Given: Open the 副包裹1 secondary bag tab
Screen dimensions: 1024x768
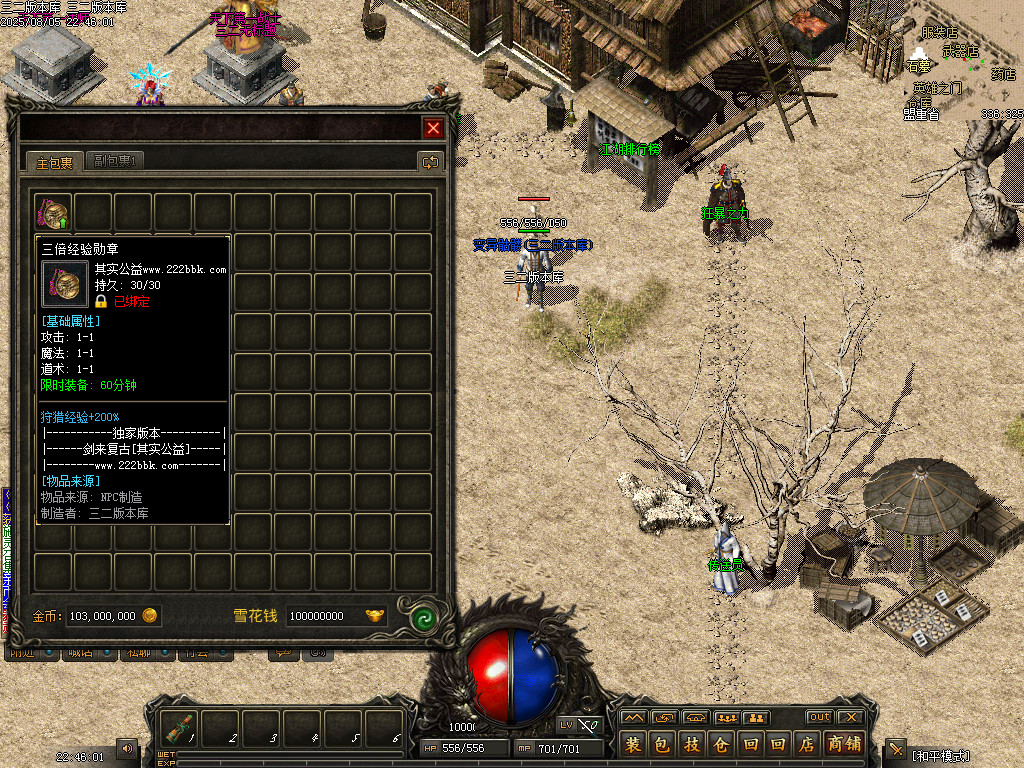Looking at the screenshot, I should click(116, 161).
